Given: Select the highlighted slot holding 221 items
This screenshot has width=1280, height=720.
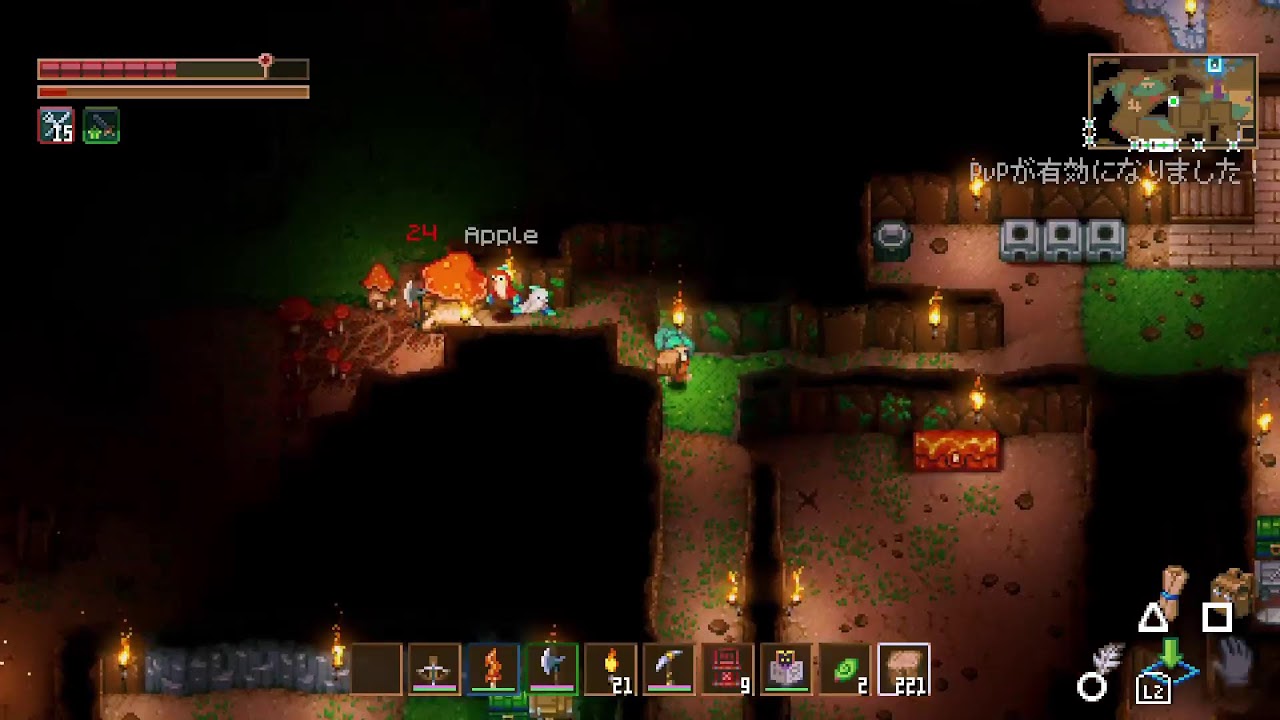Looking at the screenshot, I should point(904,669).
